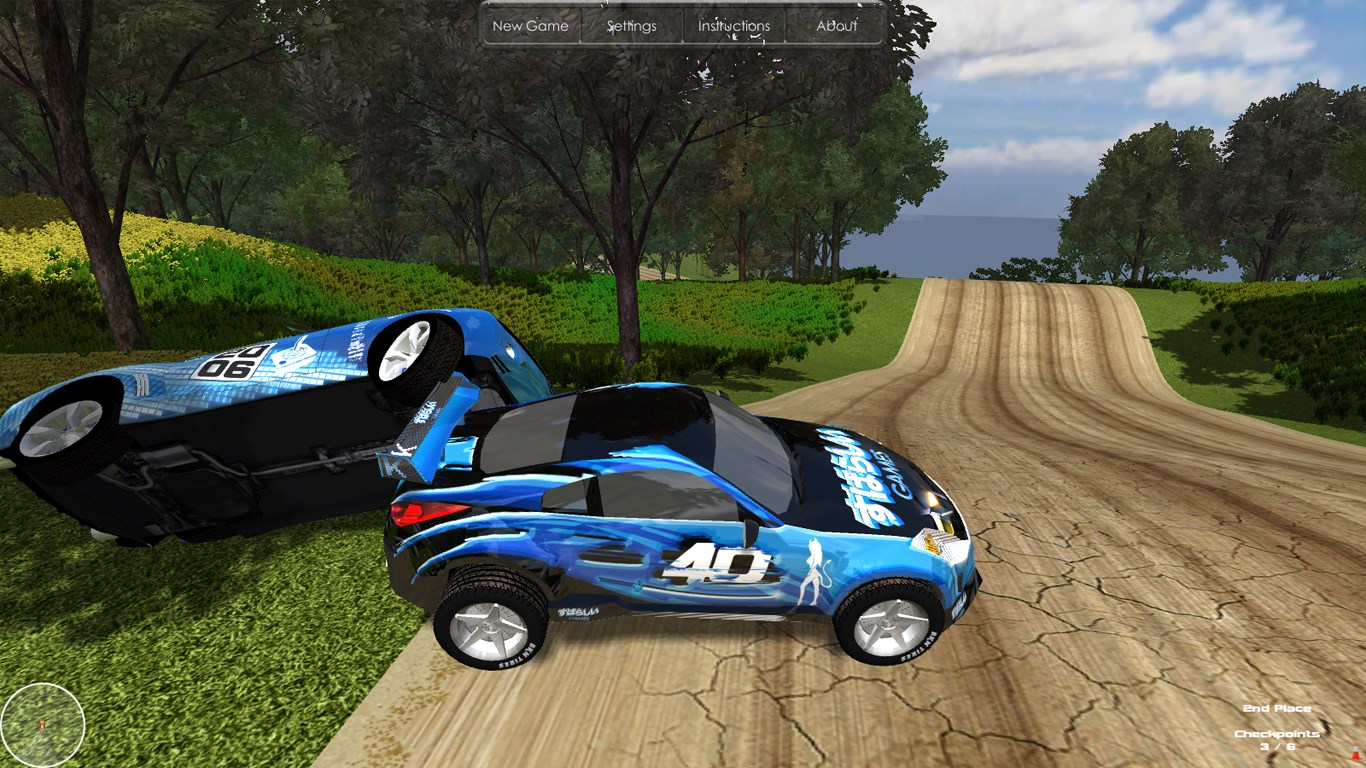The image size is (1366, 768).
Task: Start a New Game
Action: (530, 26)
